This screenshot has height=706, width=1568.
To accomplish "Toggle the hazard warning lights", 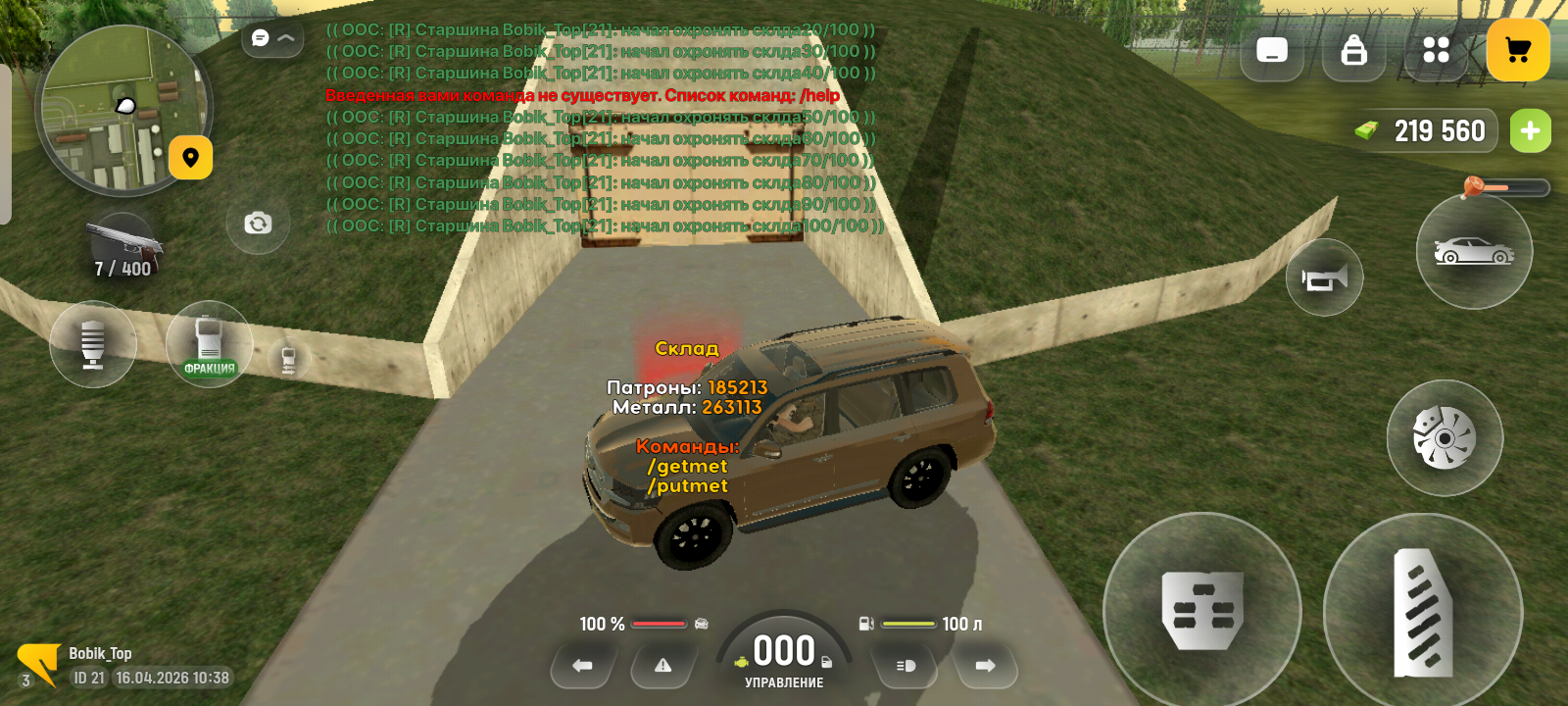I will [x=663, y=666].
